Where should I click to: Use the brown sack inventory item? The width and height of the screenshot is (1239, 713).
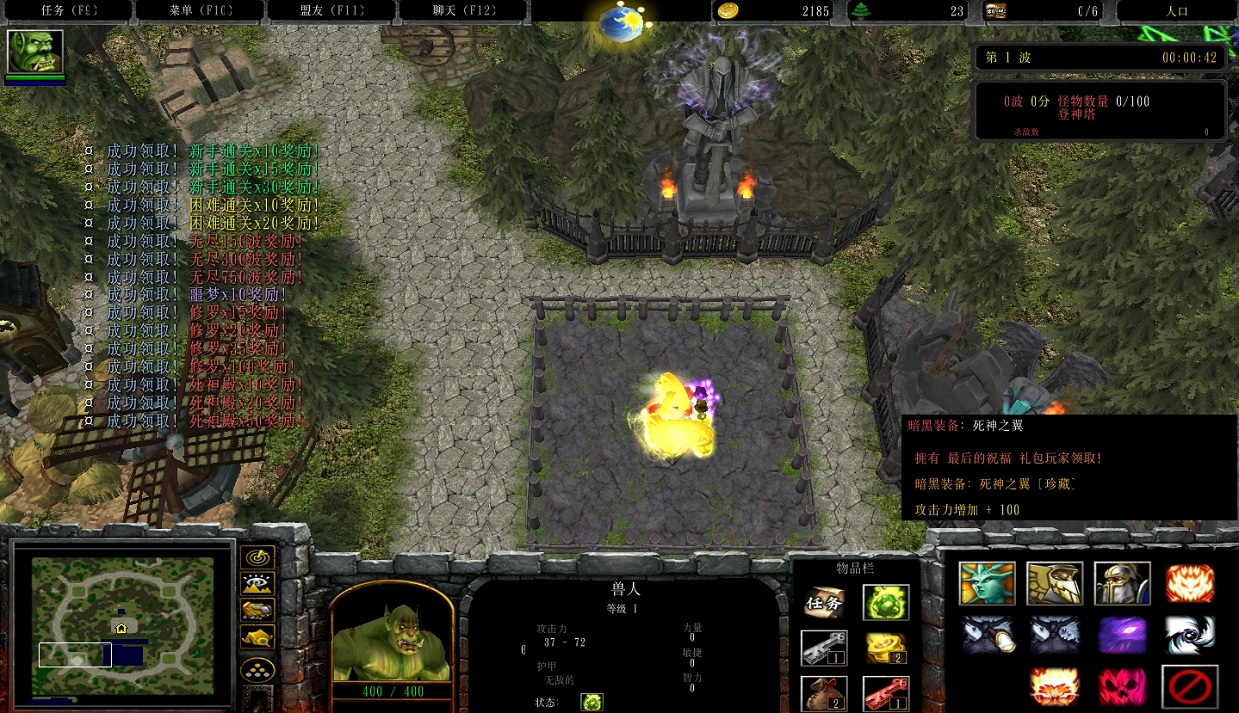(824, 692)
